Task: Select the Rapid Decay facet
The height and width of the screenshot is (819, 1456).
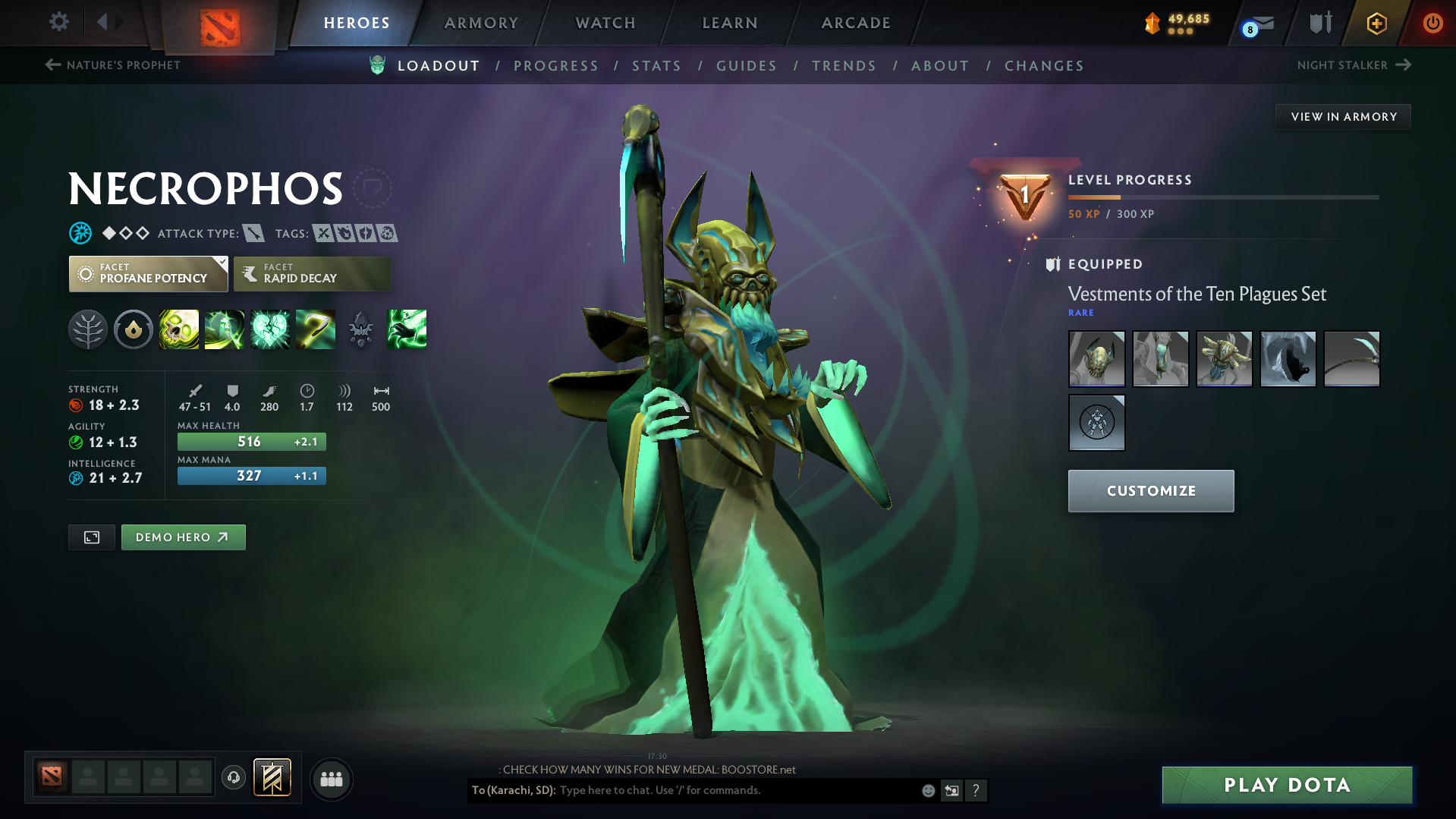Action: click(312, 273)
